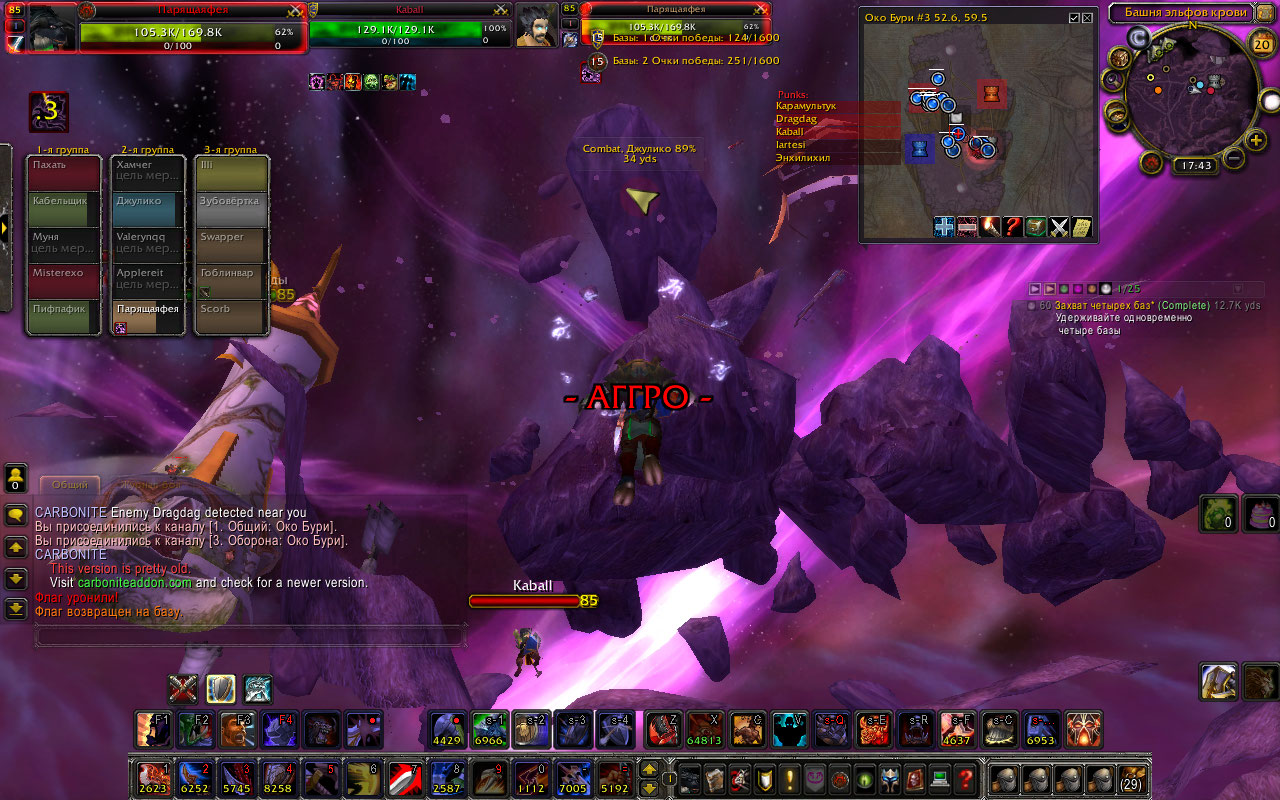Click the crossed swords icon below the map
Screen dimensions: 1280x800
pyautogui.click(x=1059, y=227)
